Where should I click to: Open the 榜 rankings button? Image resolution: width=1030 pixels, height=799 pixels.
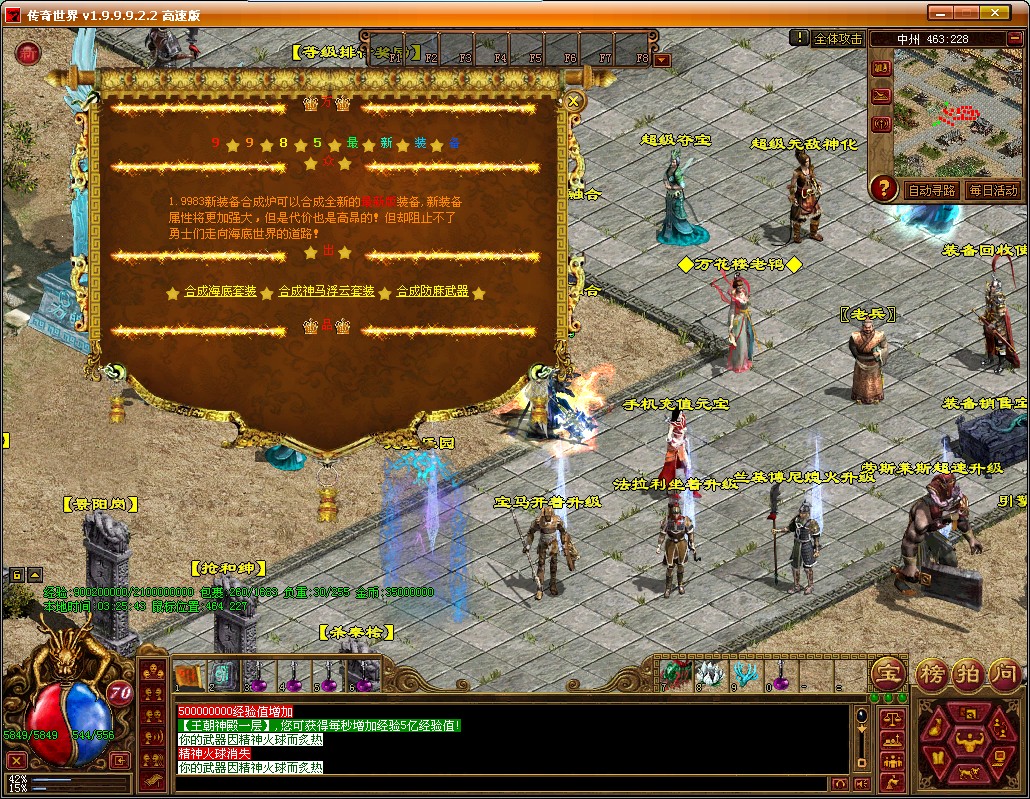pos(933,674)
